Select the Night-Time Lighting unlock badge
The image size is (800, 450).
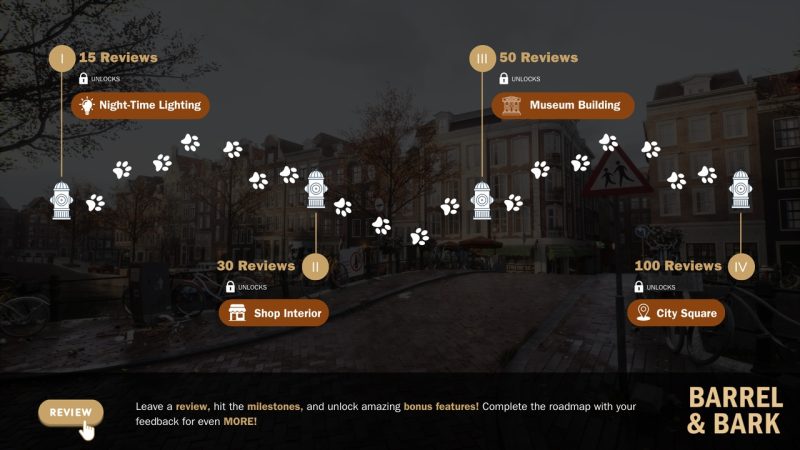pyautogui.click(x=140, y=105)
